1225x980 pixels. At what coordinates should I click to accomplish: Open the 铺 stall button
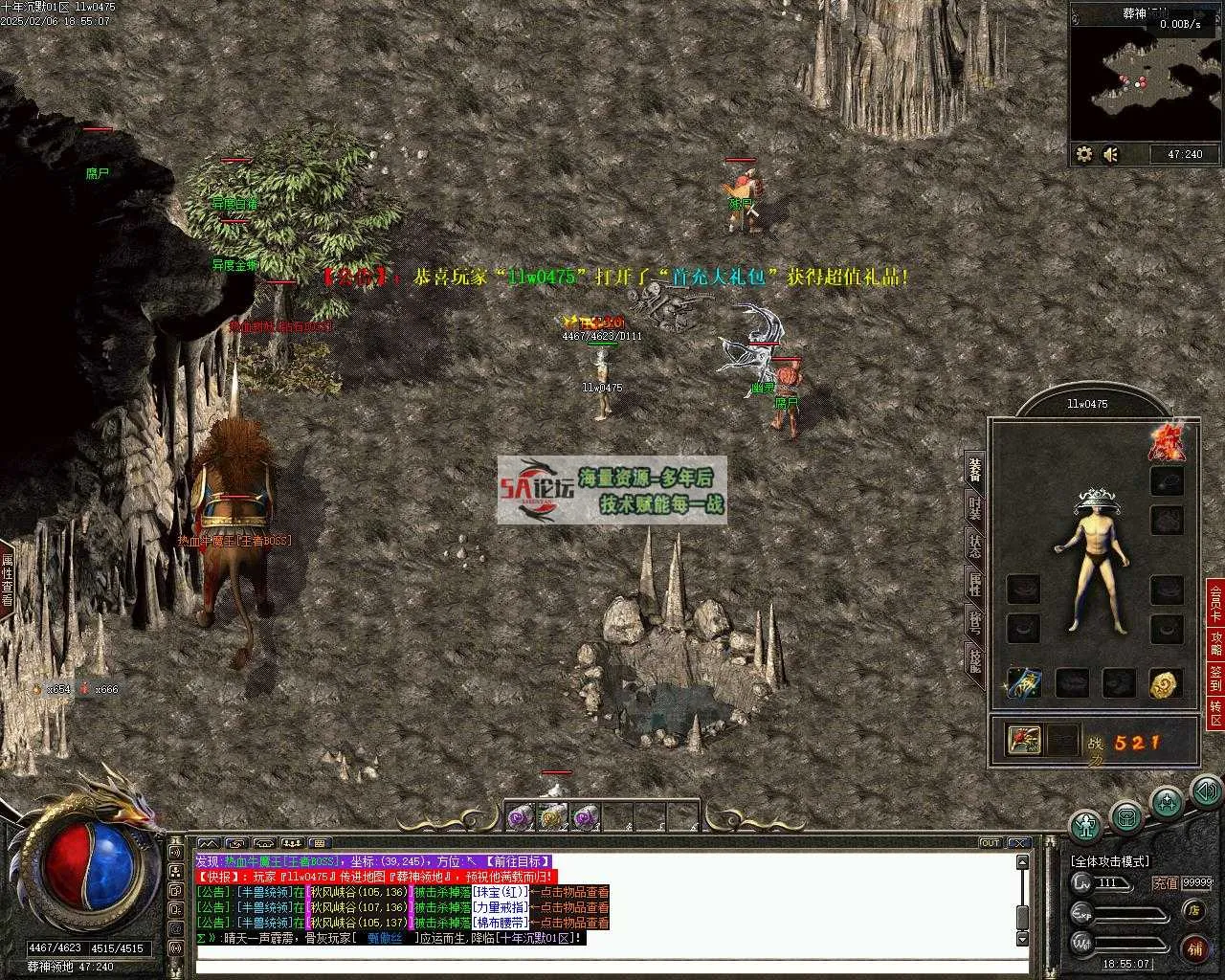pyautogui.click(x=1194, y=948)
